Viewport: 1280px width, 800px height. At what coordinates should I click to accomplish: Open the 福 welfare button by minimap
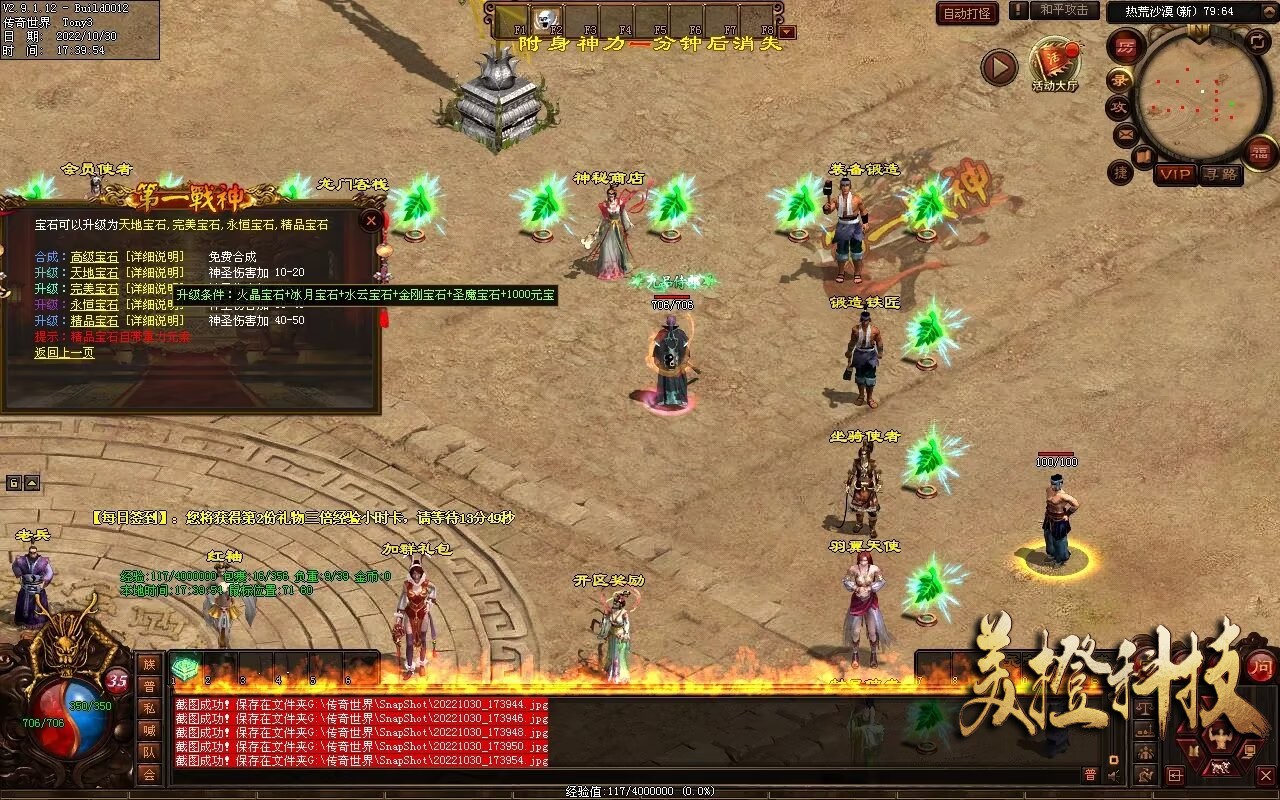pyautogui.click(x=1260, y=152)
